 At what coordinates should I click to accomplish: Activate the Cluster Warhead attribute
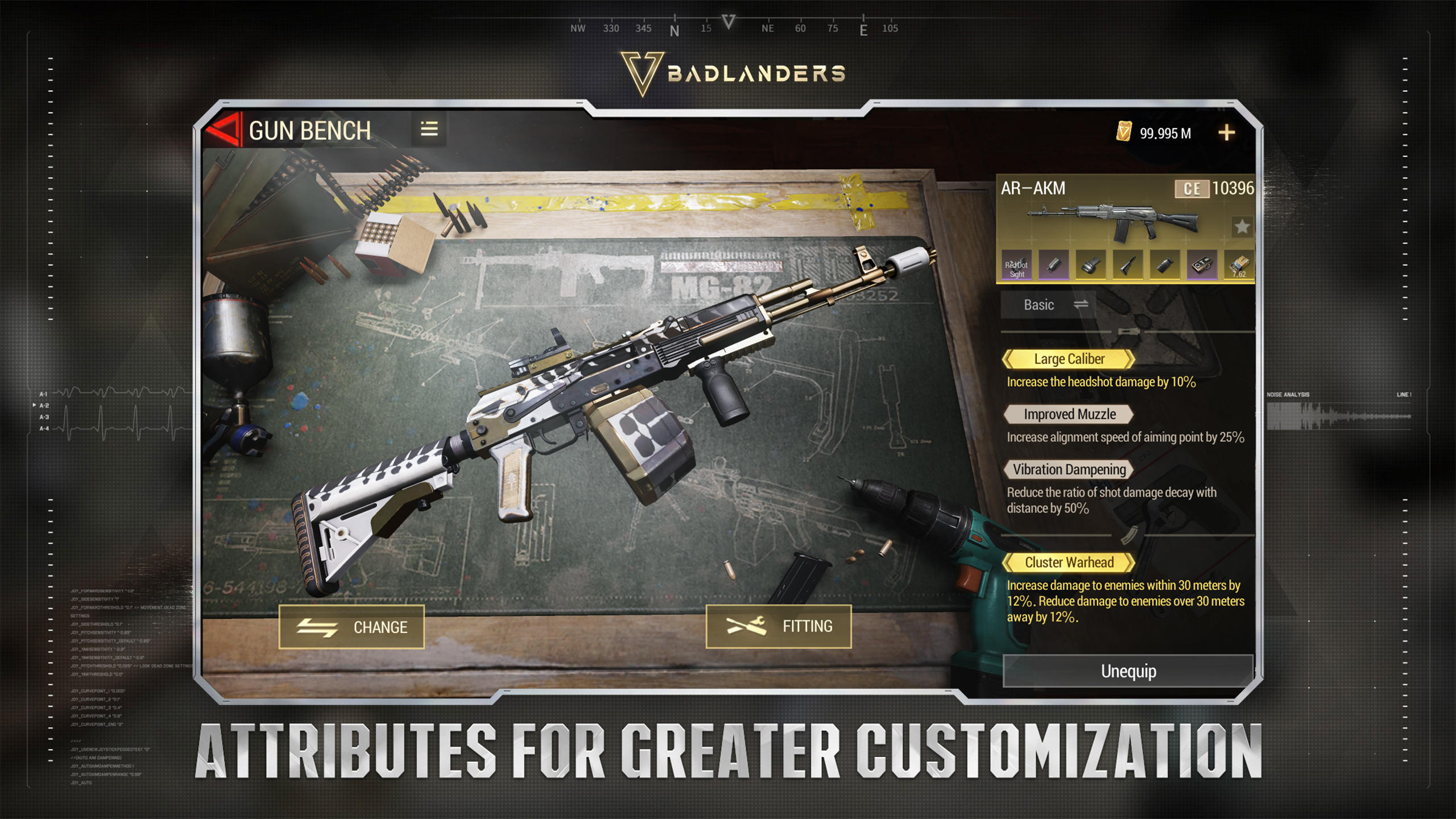pyautogui.click(x=1068, y=562)
